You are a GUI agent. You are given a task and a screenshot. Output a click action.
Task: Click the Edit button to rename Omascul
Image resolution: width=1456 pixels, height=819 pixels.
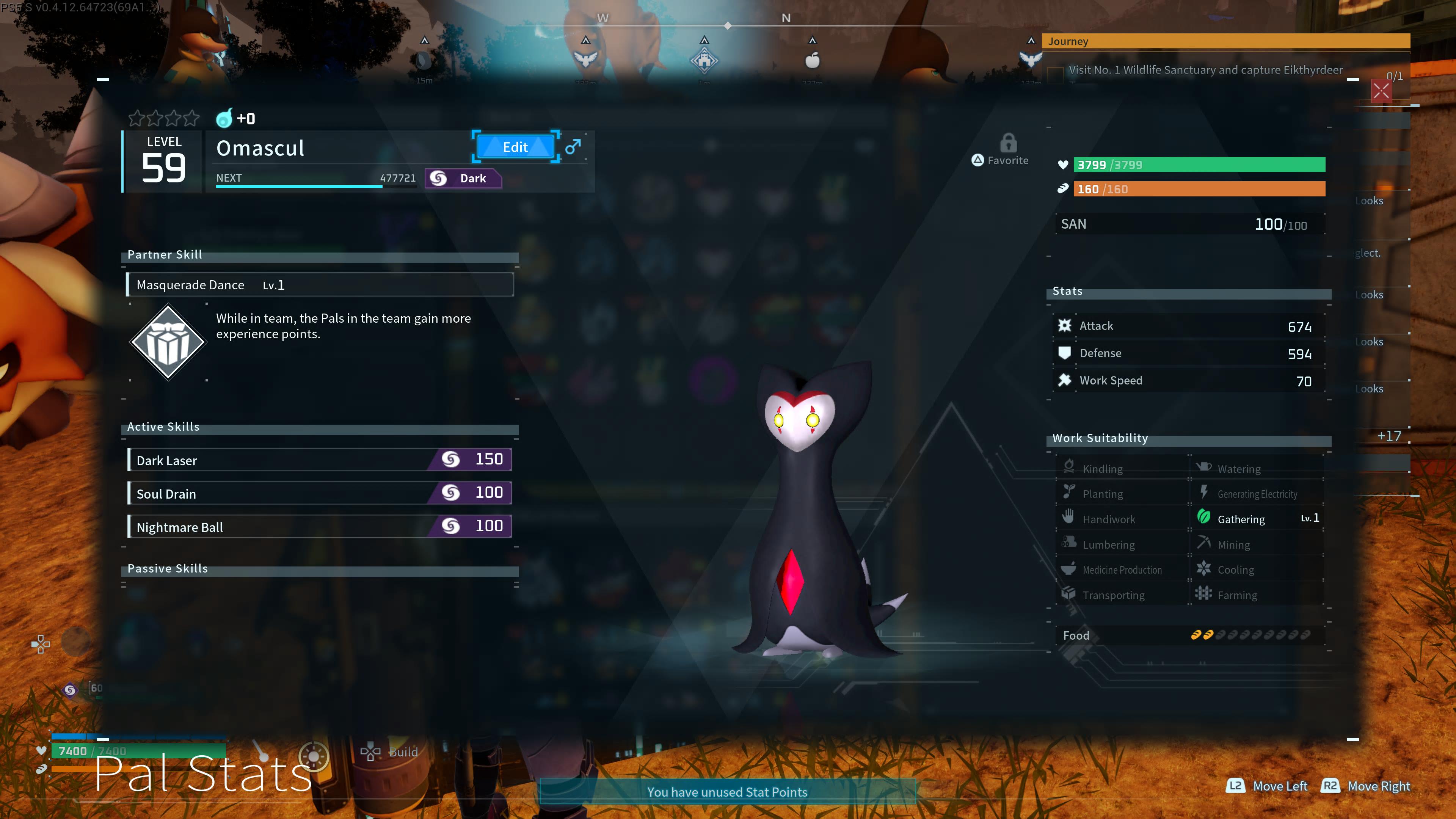[x=515, y=147]
